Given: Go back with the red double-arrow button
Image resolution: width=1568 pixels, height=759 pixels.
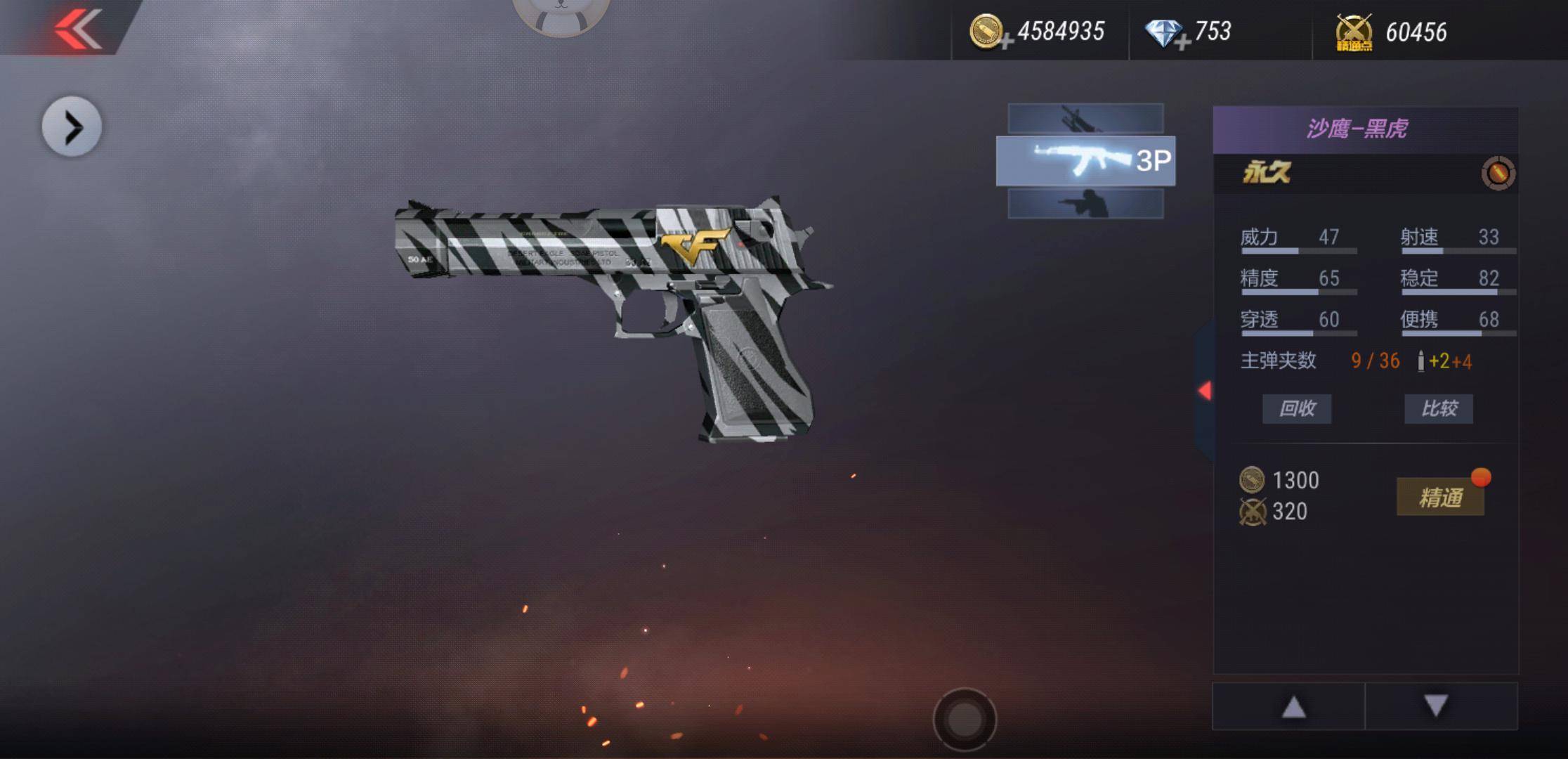Looking at the screenshot, I should click(x=78, y=29).
